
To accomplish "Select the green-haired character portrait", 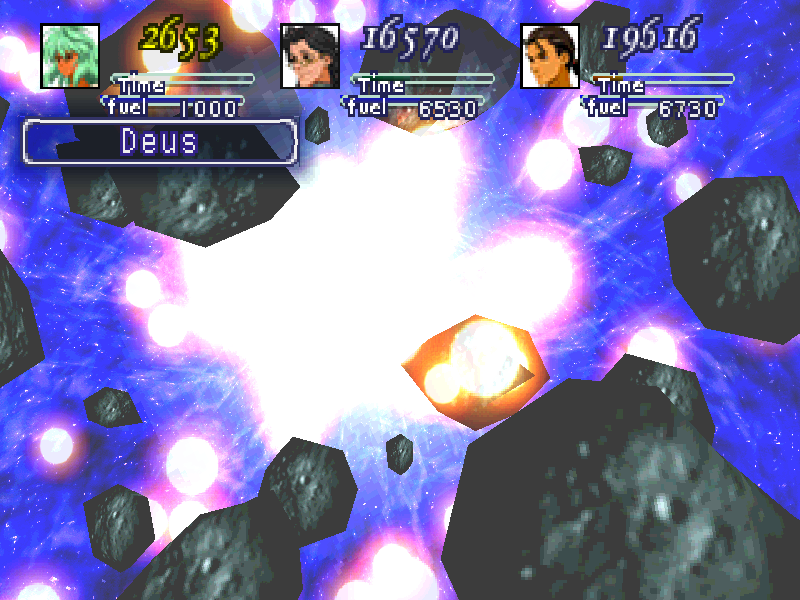I will 70,55.
